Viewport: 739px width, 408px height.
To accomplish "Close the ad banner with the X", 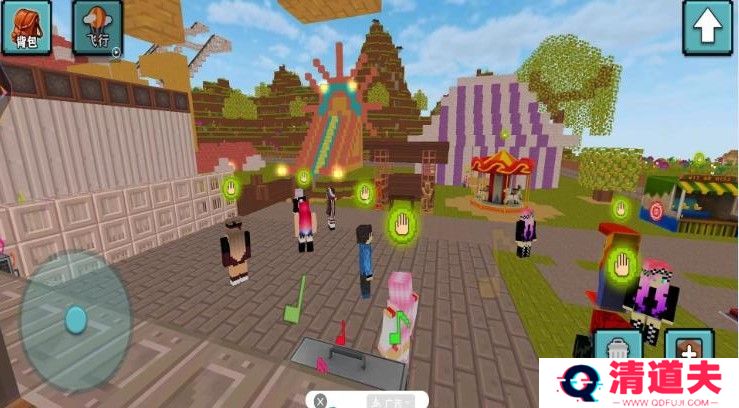I will pos(320,400).
